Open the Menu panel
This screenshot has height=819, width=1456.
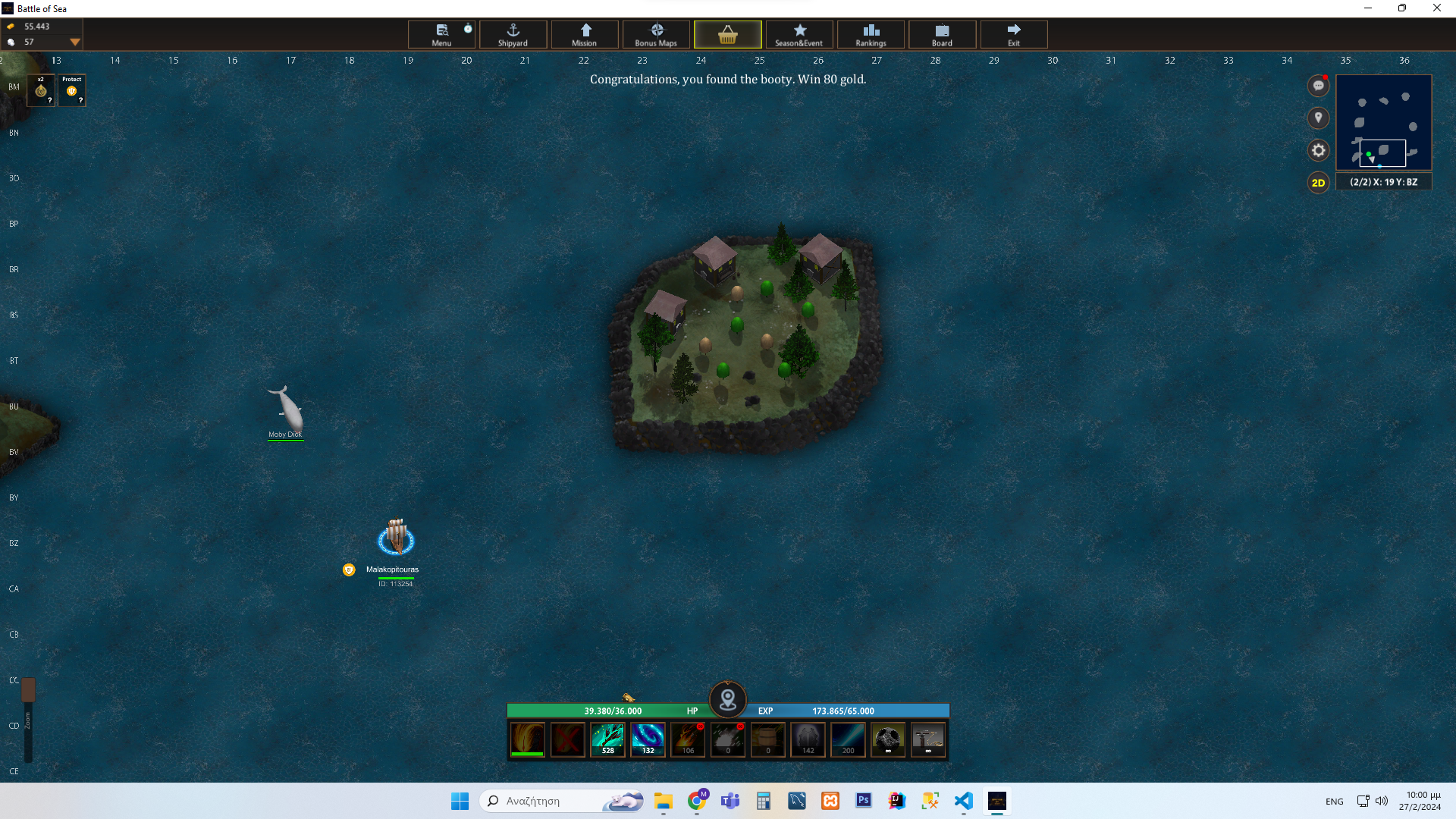pyautogui.click(x=441, y=34)
